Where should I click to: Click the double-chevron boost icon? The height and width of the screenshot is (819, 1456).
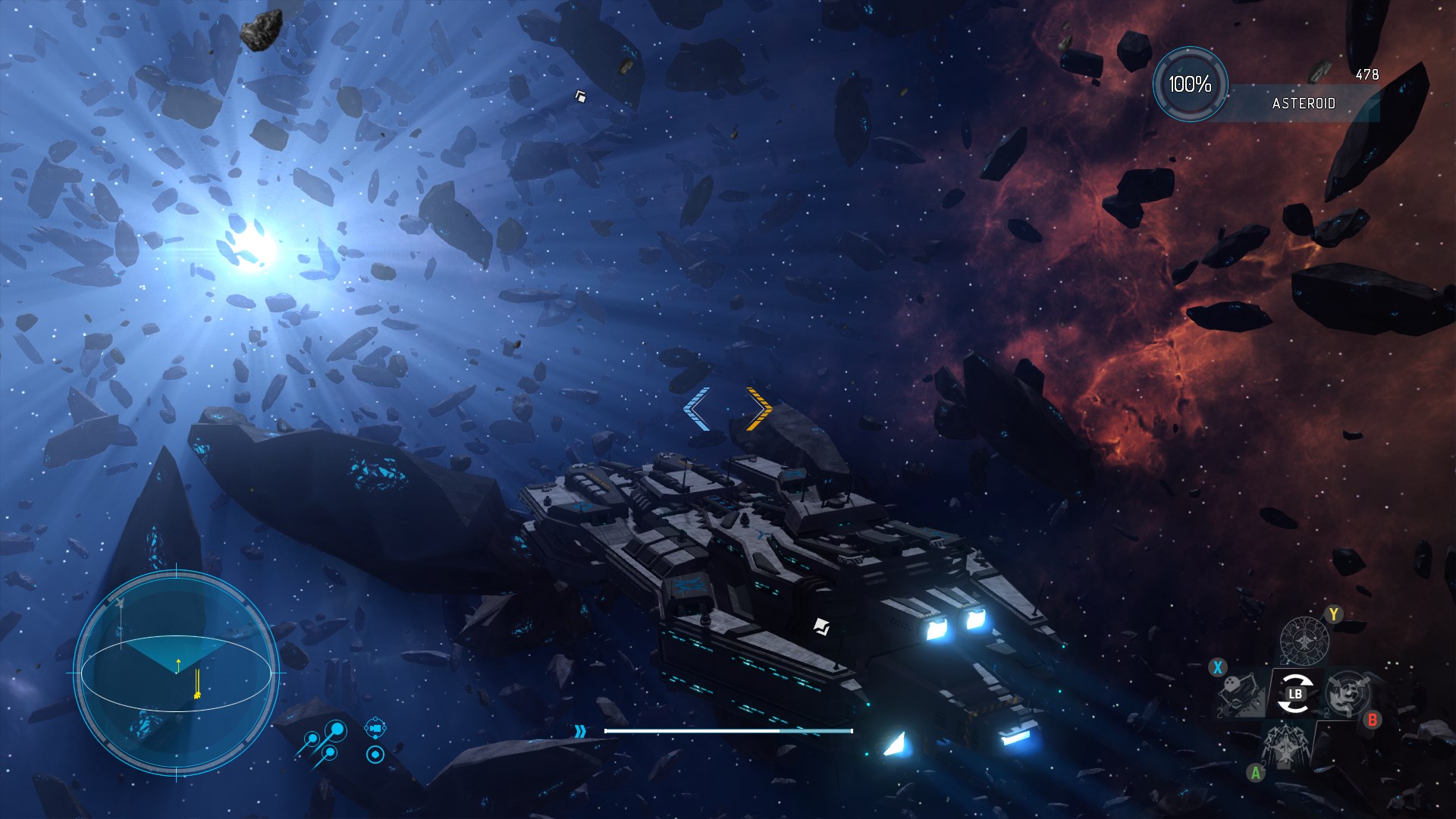(x=580, y=731)
